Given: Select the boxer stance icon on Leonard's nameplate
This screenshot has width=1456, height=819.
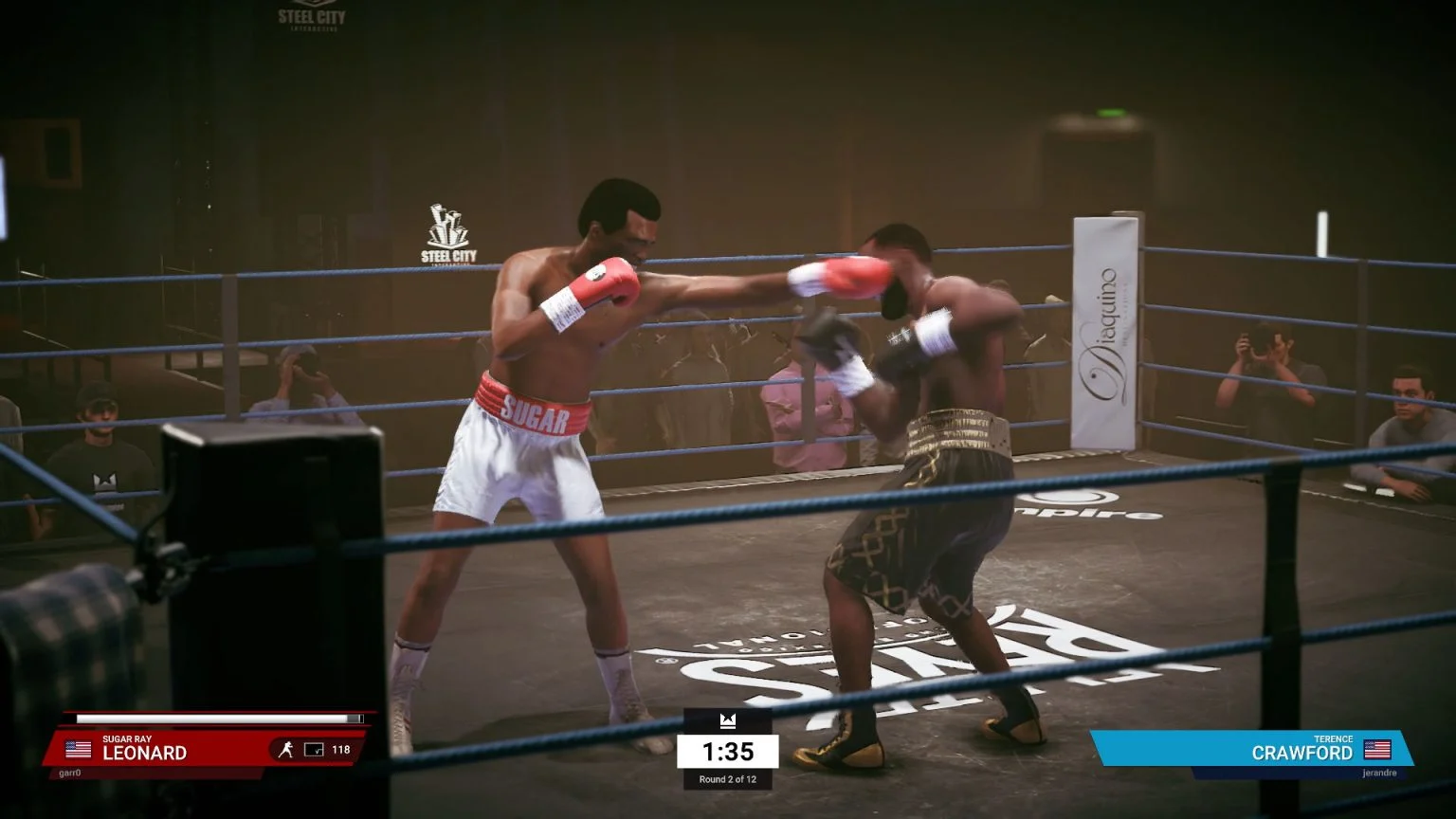Looking at the screenshot, I should coord(289,748).
